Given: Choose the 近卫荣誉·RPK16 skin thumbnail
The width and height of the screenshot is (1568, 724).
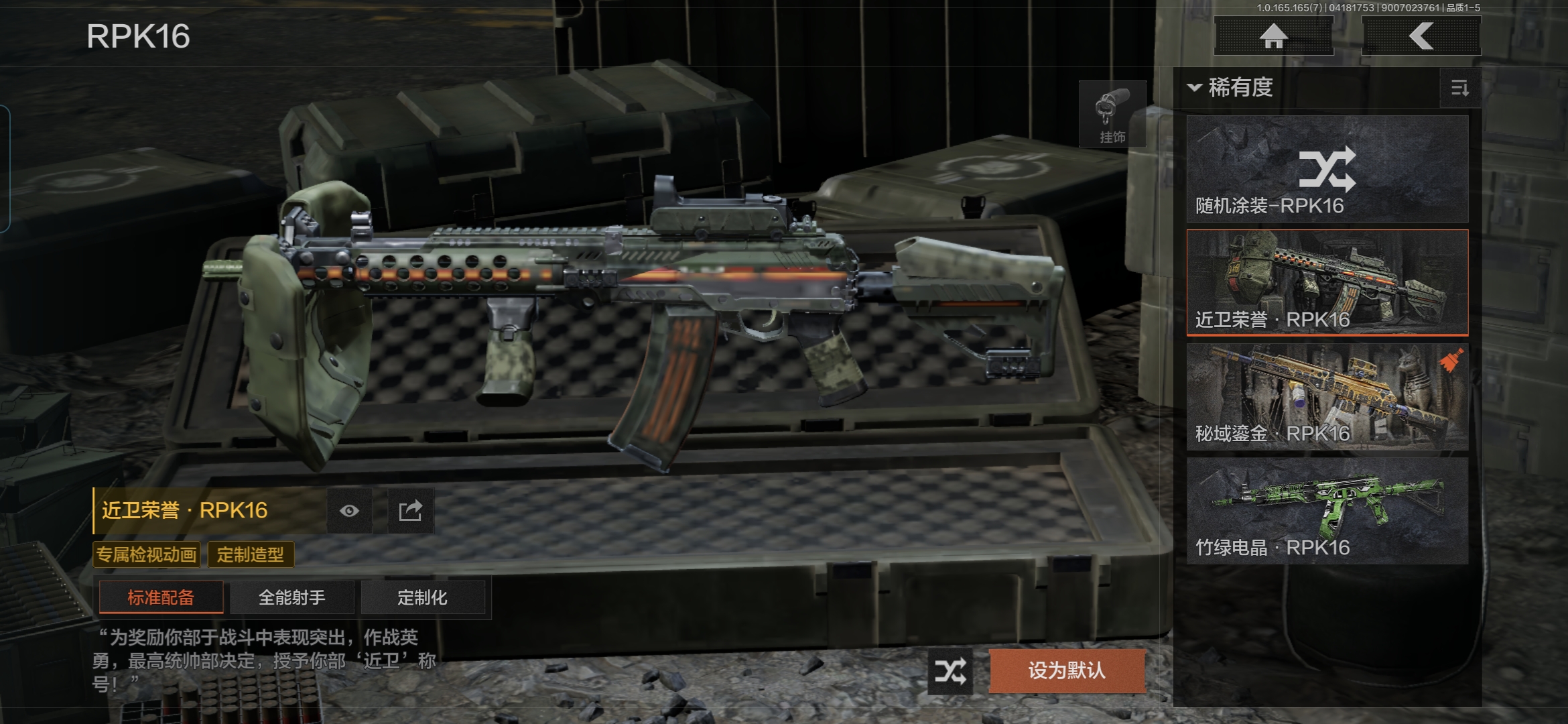Looking at the screenshot, I should pyautogui.click(x=1327, y=282).
